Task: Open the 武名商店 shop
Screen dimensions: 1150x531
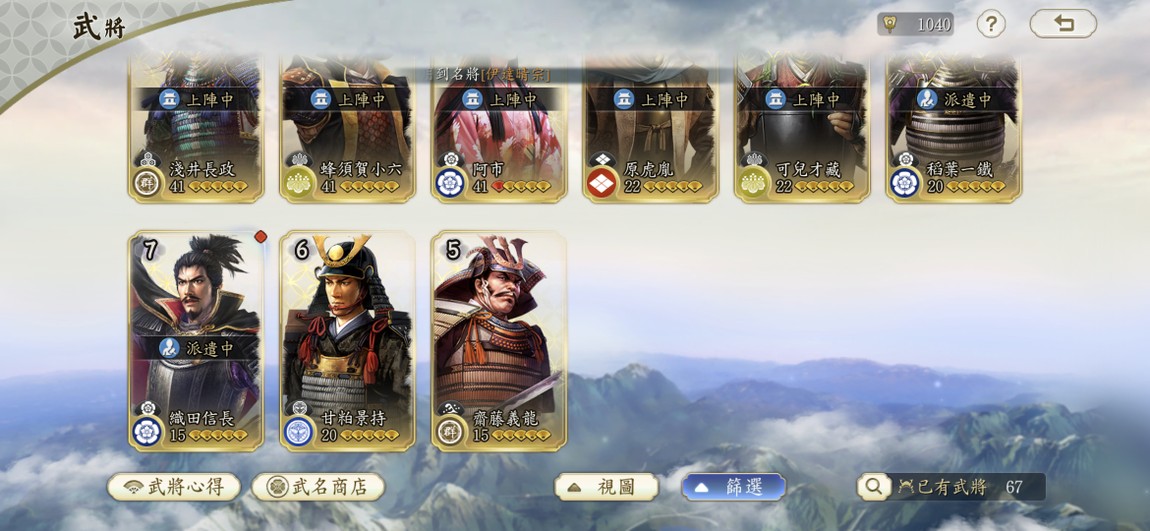Action: [318, 487]
